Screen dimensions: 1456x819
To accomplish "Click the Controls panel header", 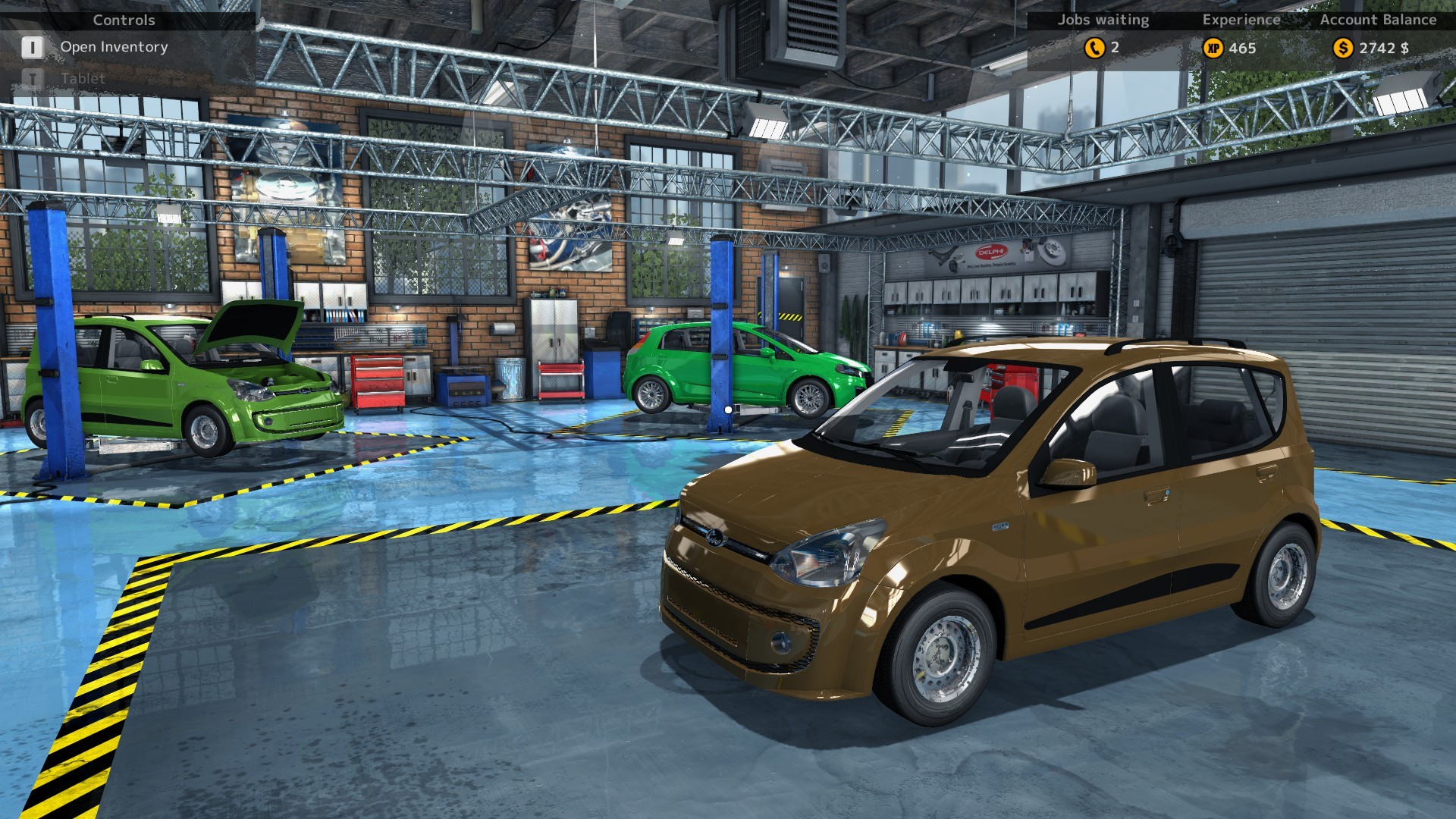I will [123, 20].
